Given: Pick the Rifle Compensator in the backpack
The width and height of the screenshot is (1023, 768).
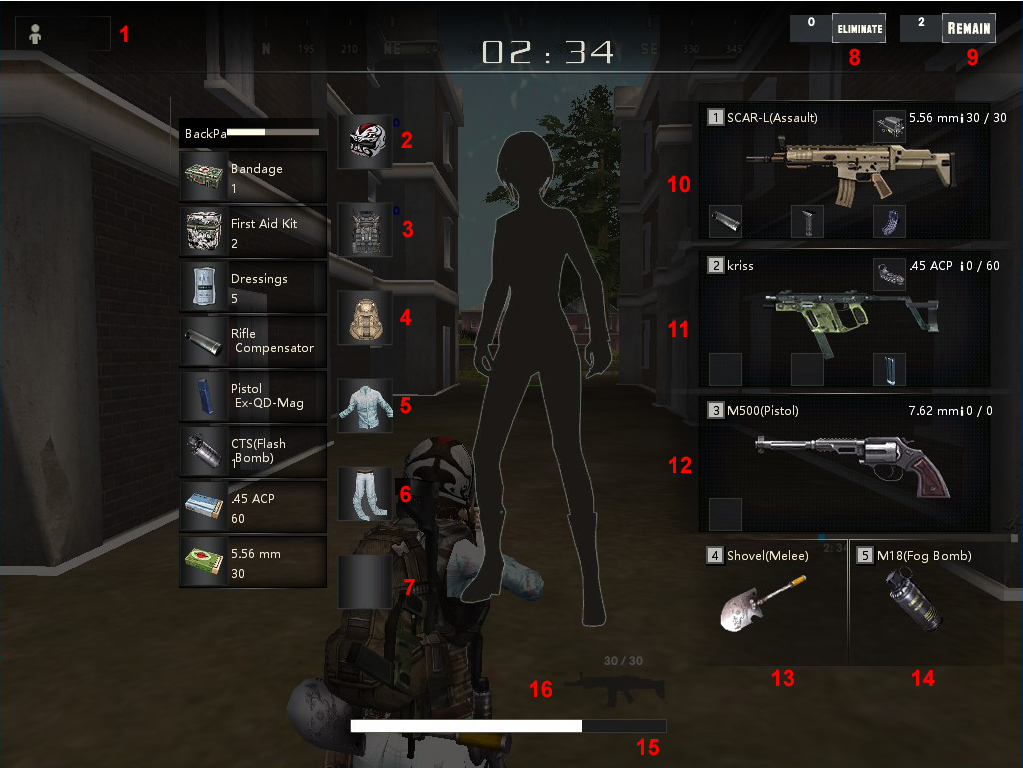Looking at the screenshot, I should tap(253, 342).
